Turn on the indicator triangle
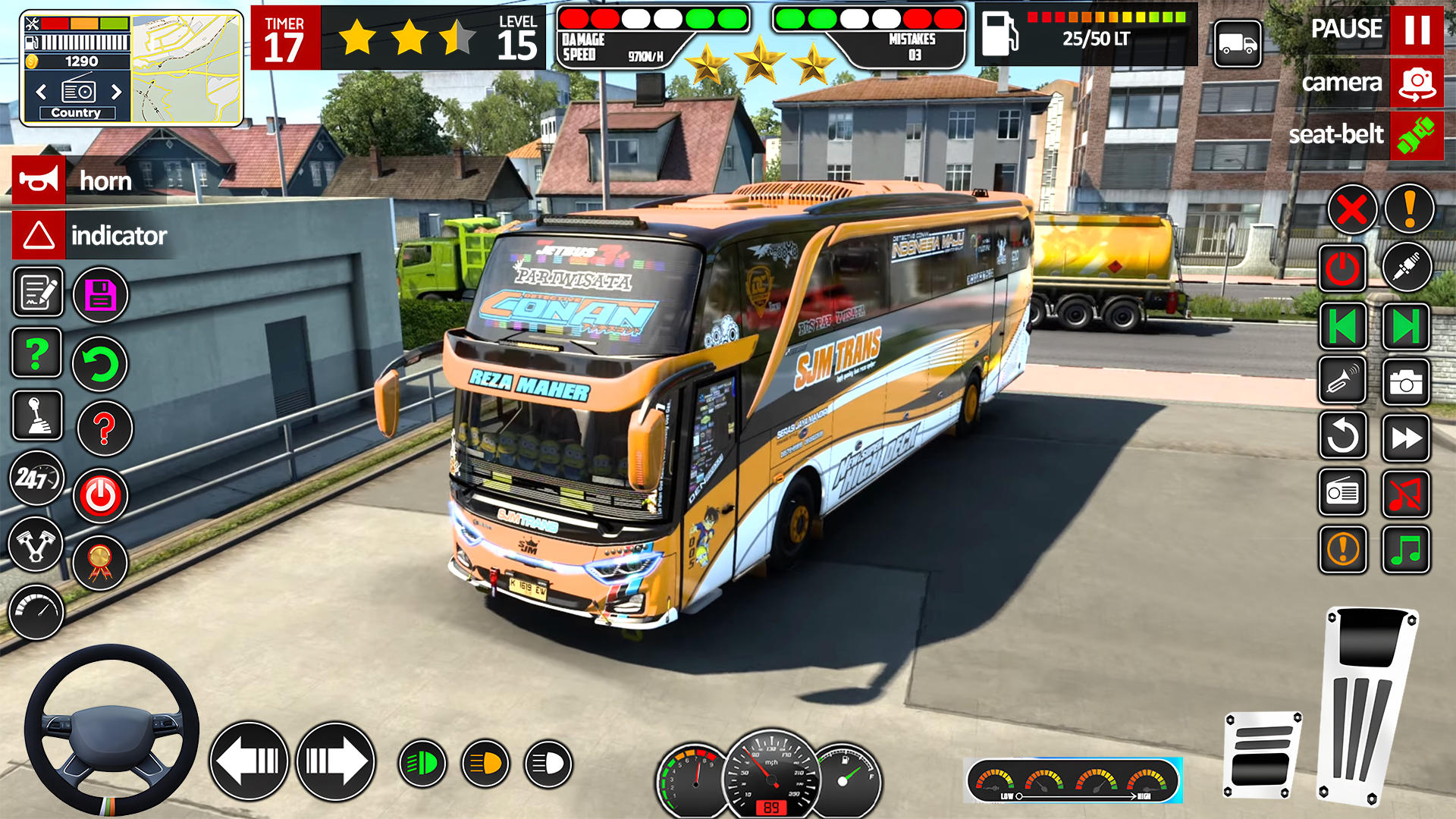 coord(39,235)
